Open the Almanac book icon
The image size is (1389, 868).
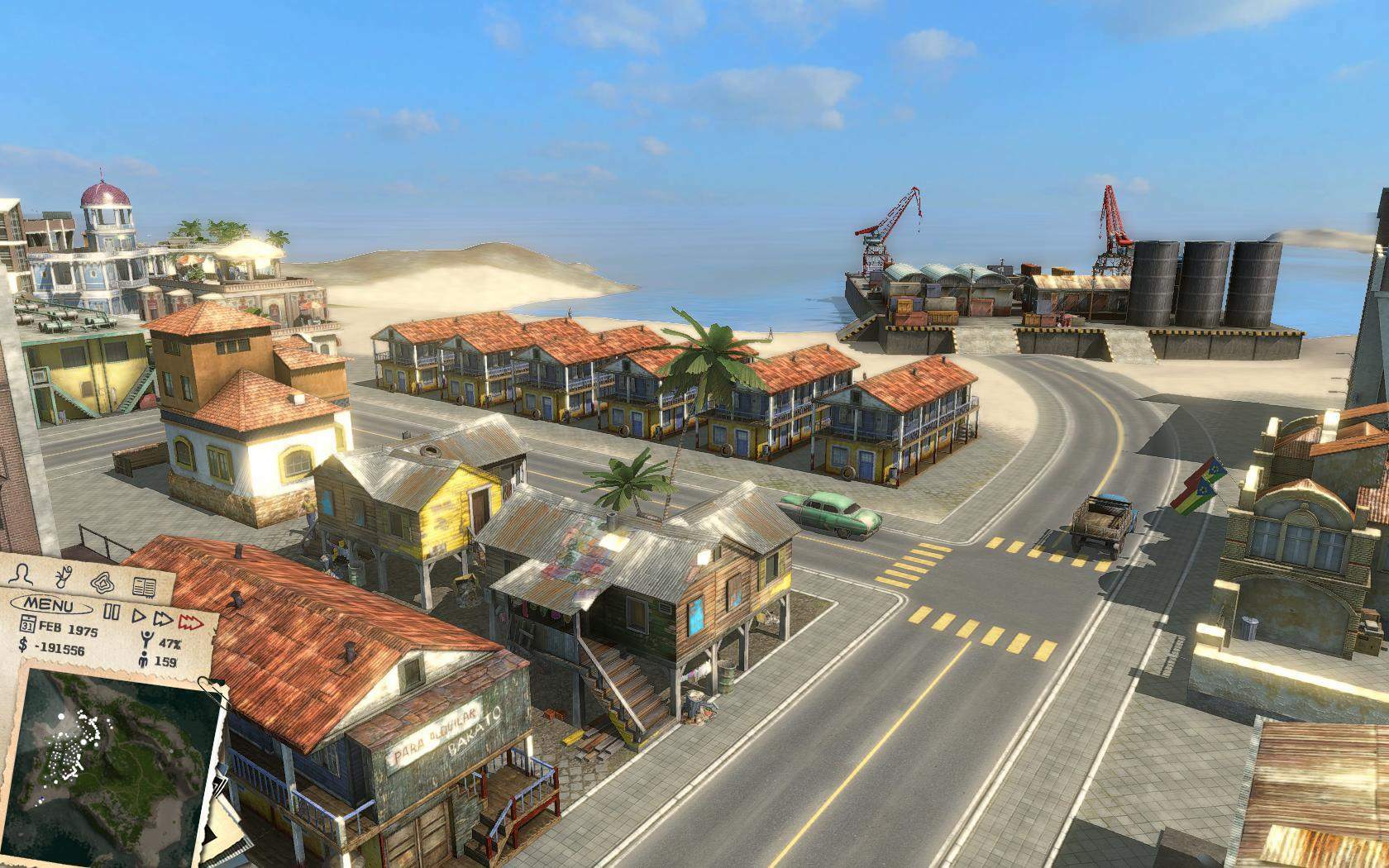click(x=143, y=585)
